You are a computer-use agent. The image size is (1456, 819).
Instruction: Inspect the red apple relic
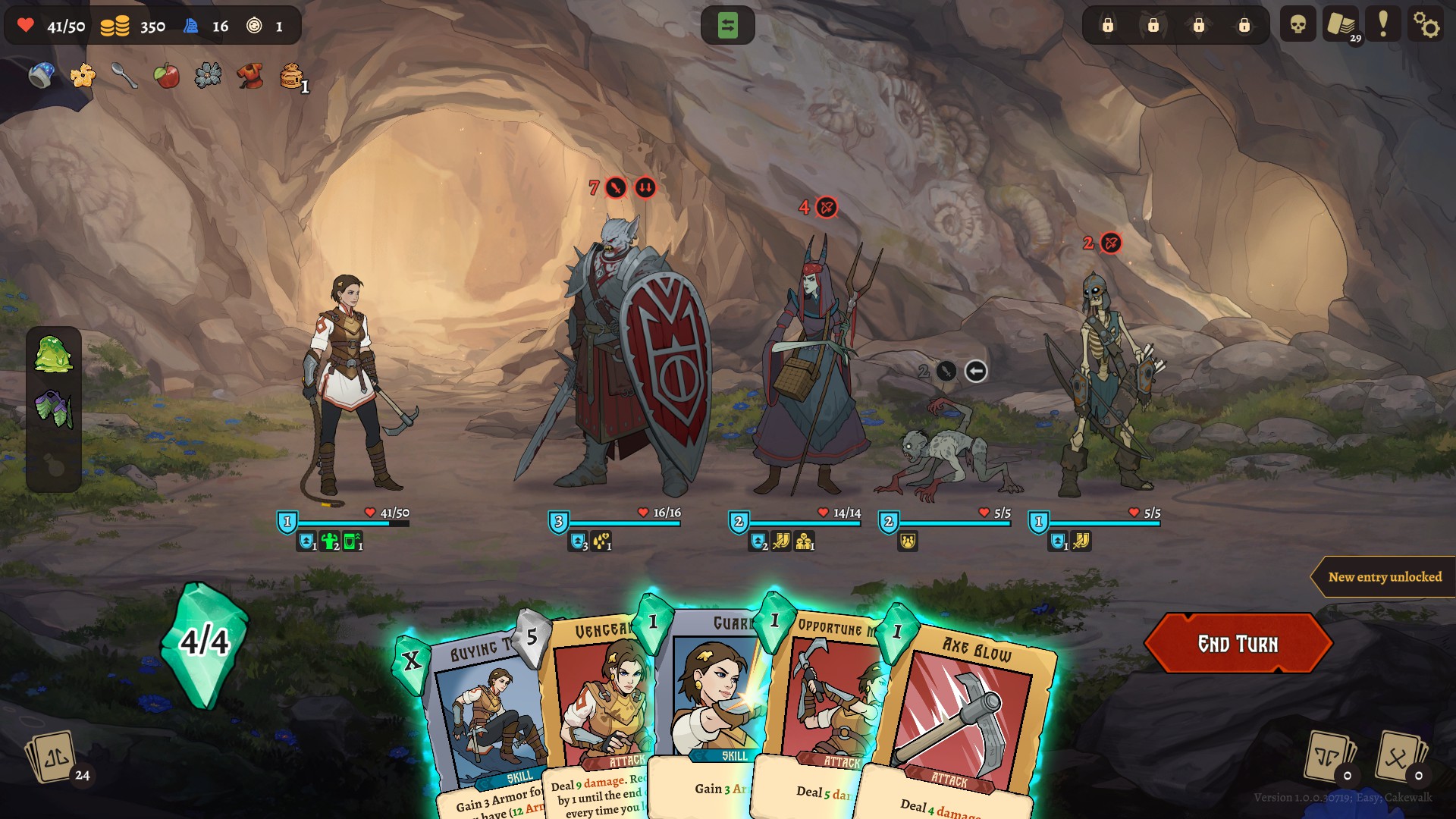point(166,75)
